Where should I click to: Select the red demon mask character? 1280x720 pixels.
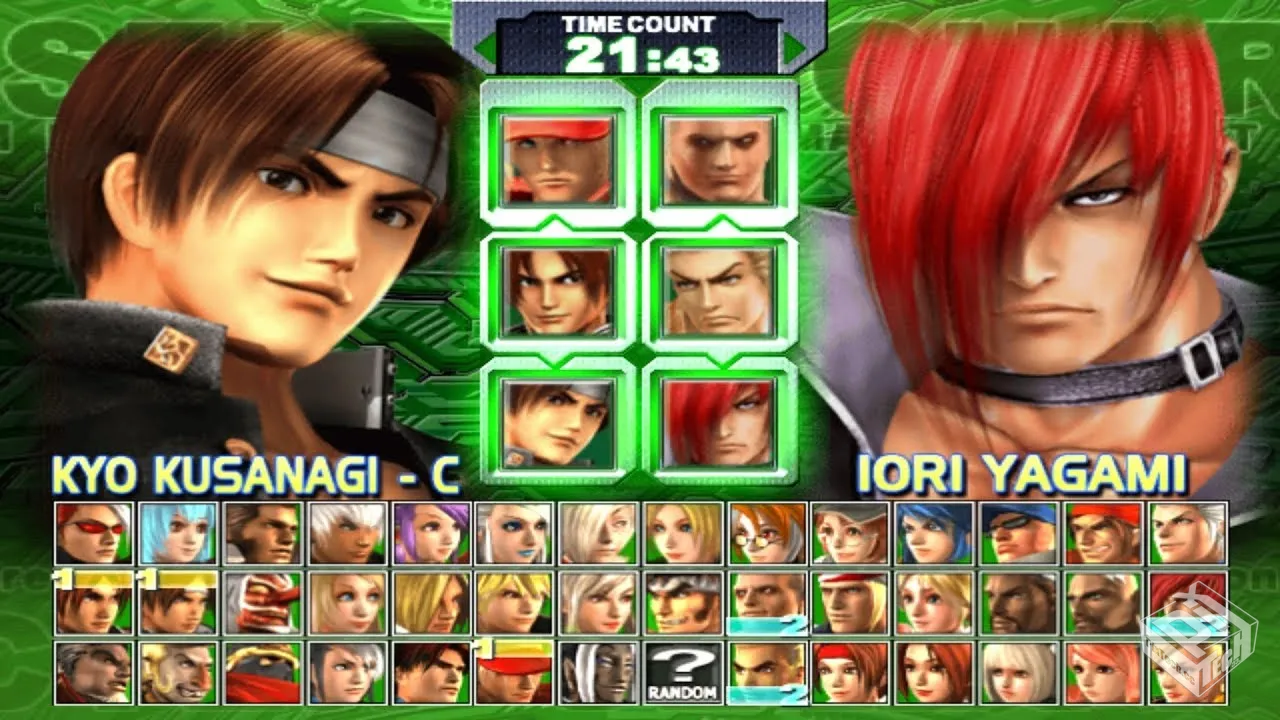point(262,603)
